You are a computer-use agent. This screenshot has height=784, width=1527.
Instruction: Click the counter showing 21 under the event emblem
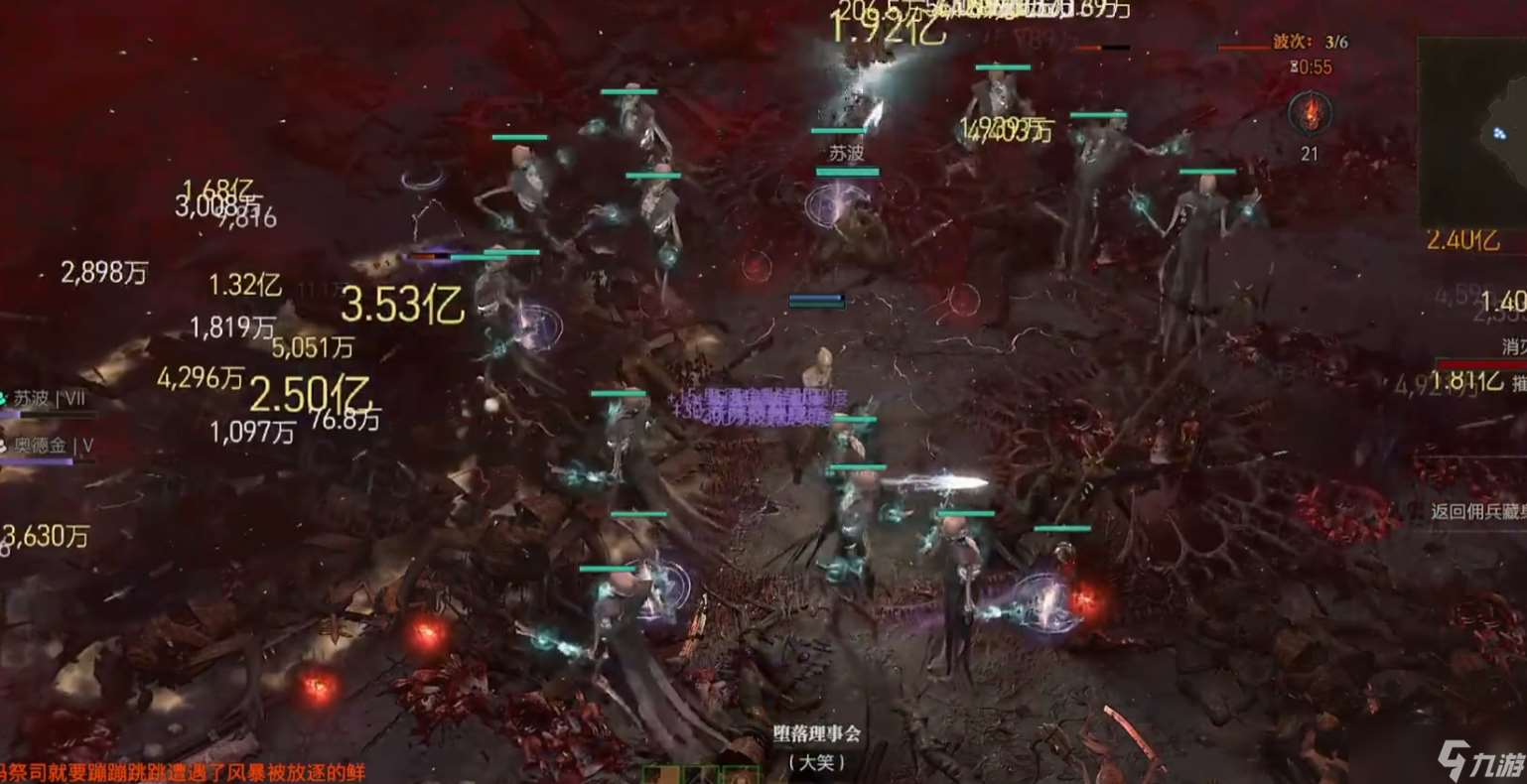(x=1311, y=152)
